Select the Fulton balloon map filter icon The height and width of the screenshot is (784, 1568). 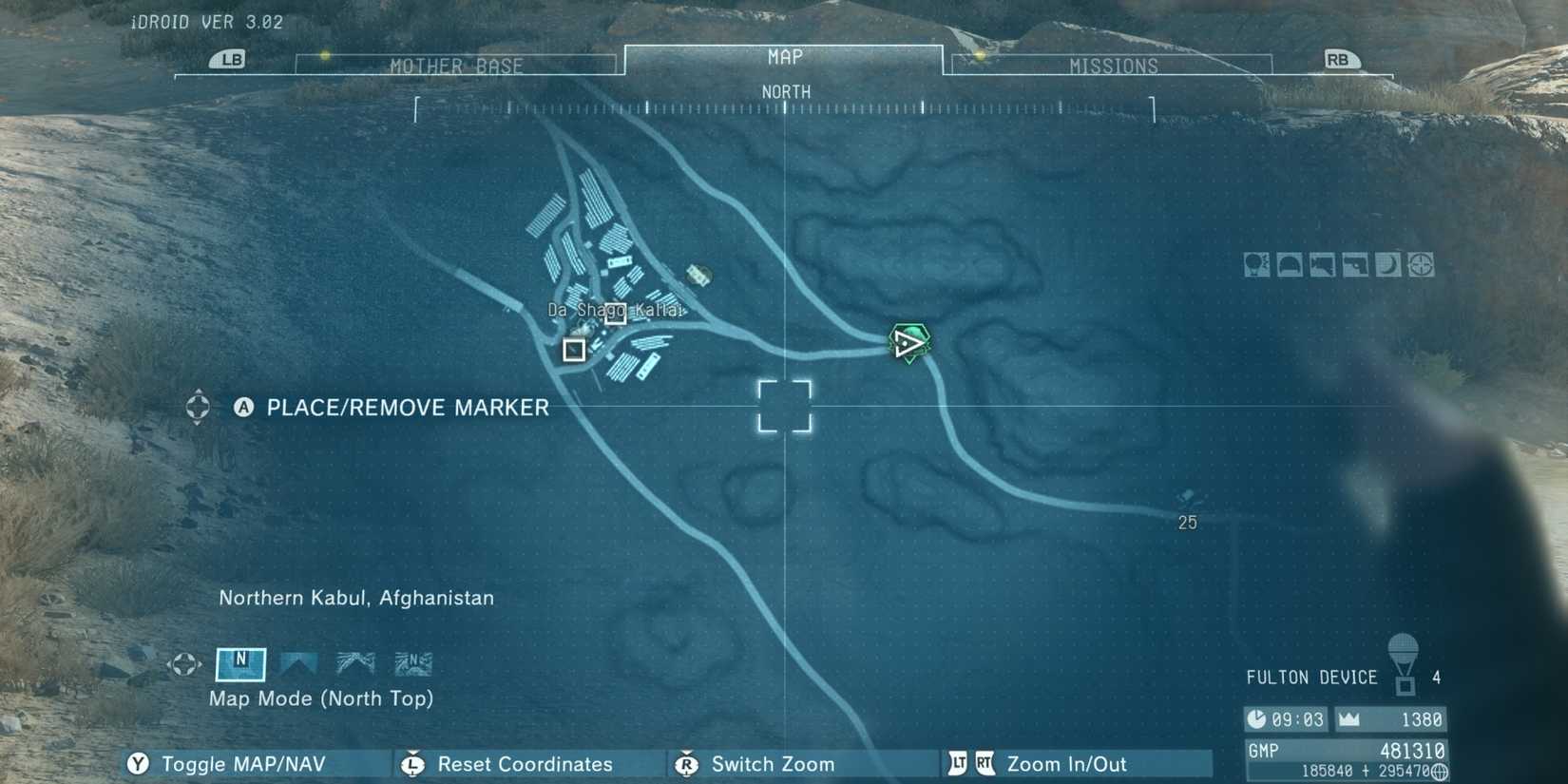point(1255,264)
